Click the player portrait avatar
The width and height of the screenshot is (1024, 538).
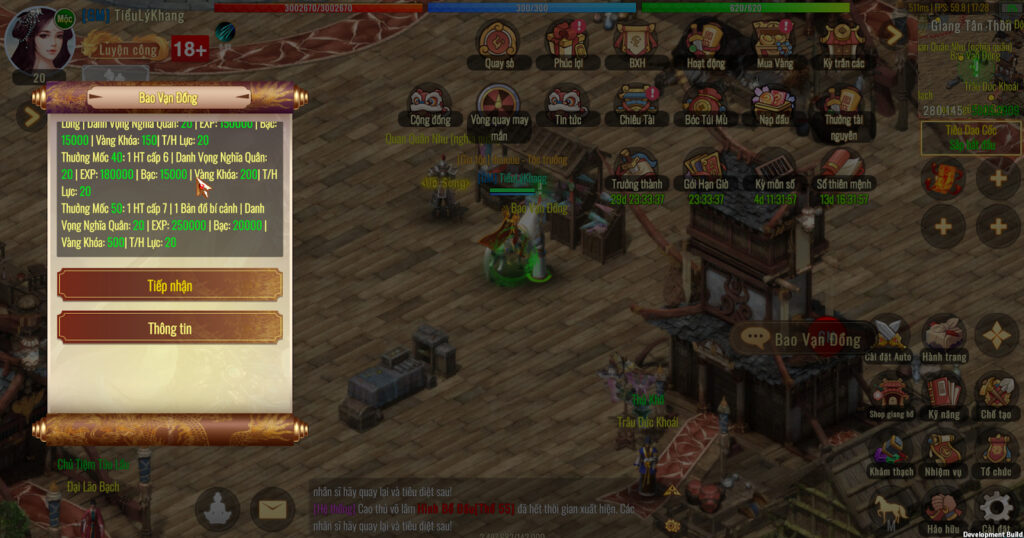coord(40,38)
